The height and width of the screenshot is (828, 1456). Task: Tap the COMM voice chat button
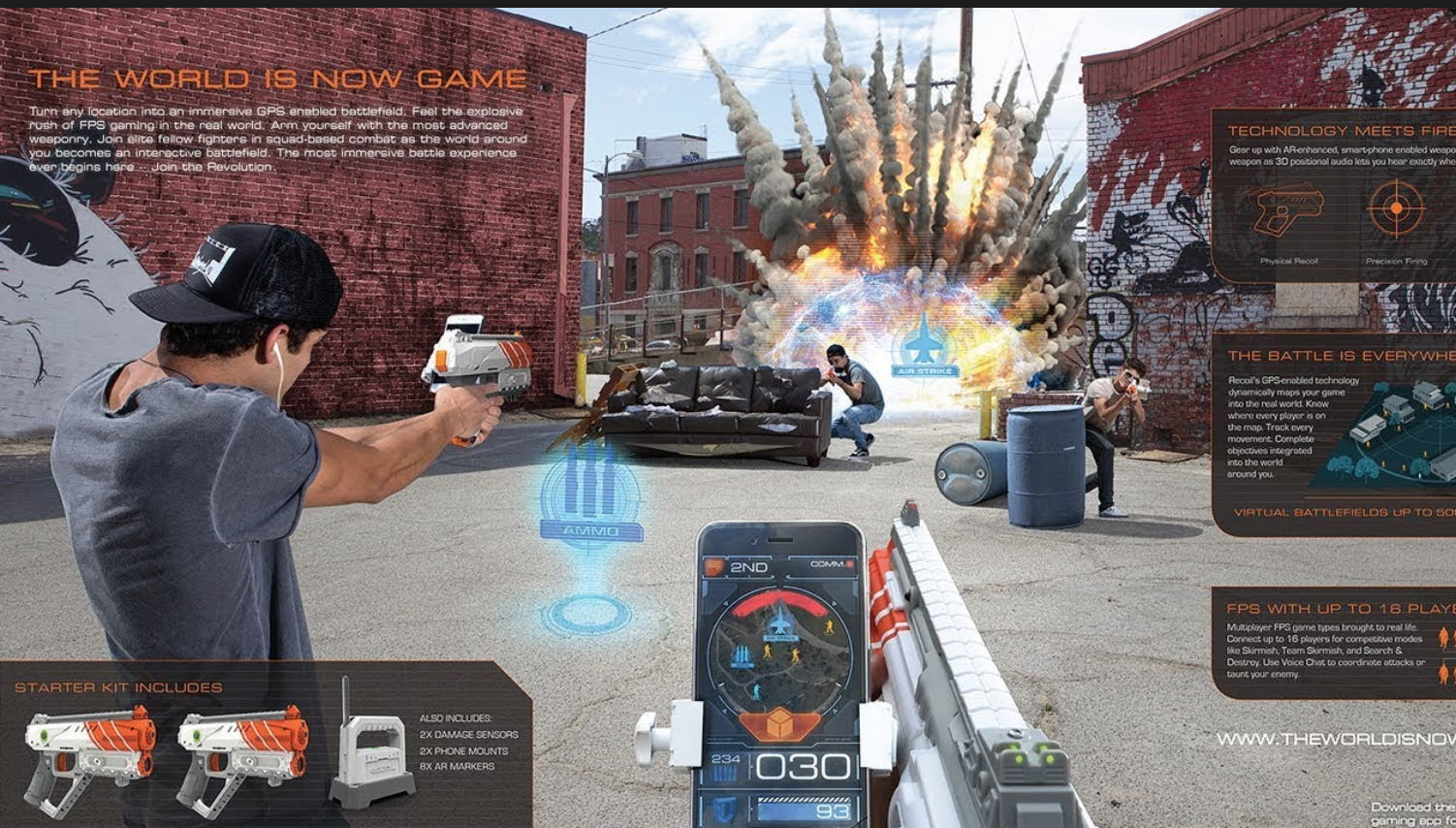pyautogui.click(x=833, y=564)
